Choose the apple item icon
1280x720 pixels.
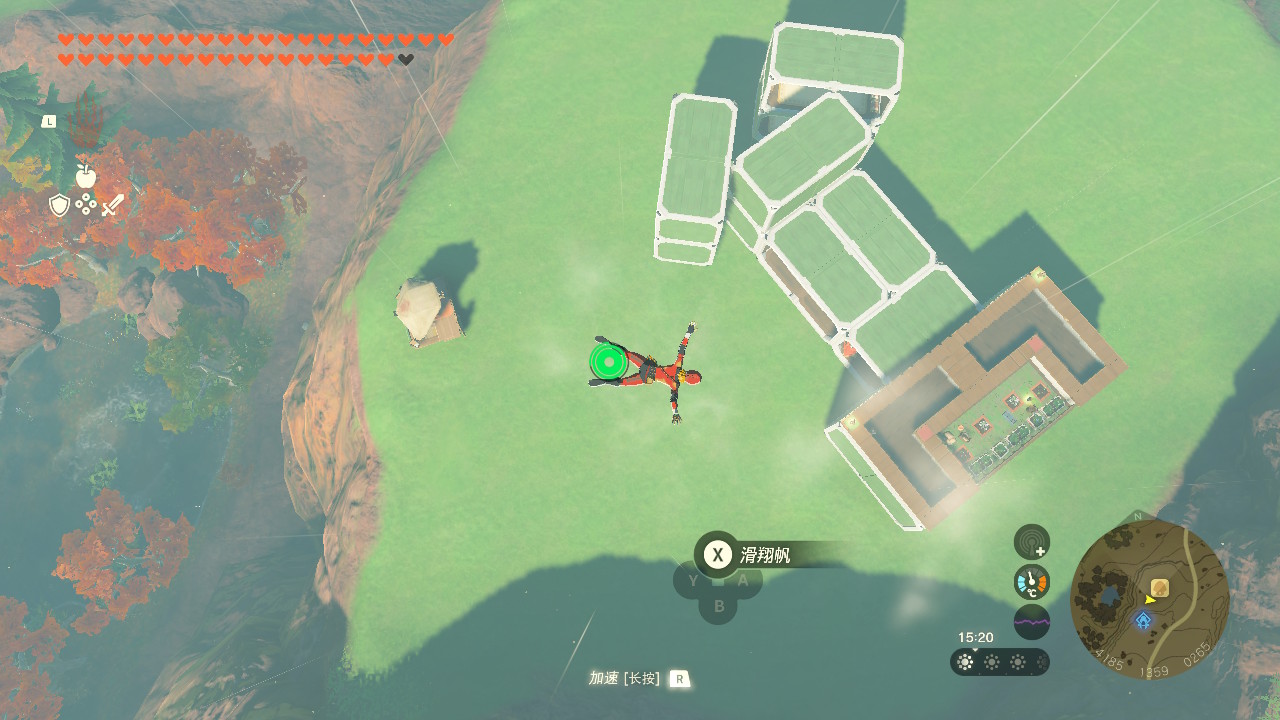point(86,176)
